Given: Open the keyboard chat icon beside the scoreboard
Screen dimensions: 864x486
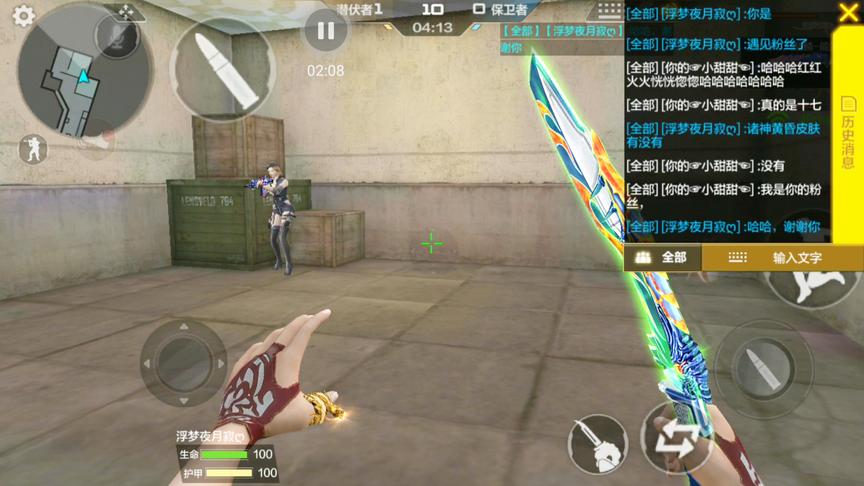Looking at the screenshot, I should pos(608,9).
